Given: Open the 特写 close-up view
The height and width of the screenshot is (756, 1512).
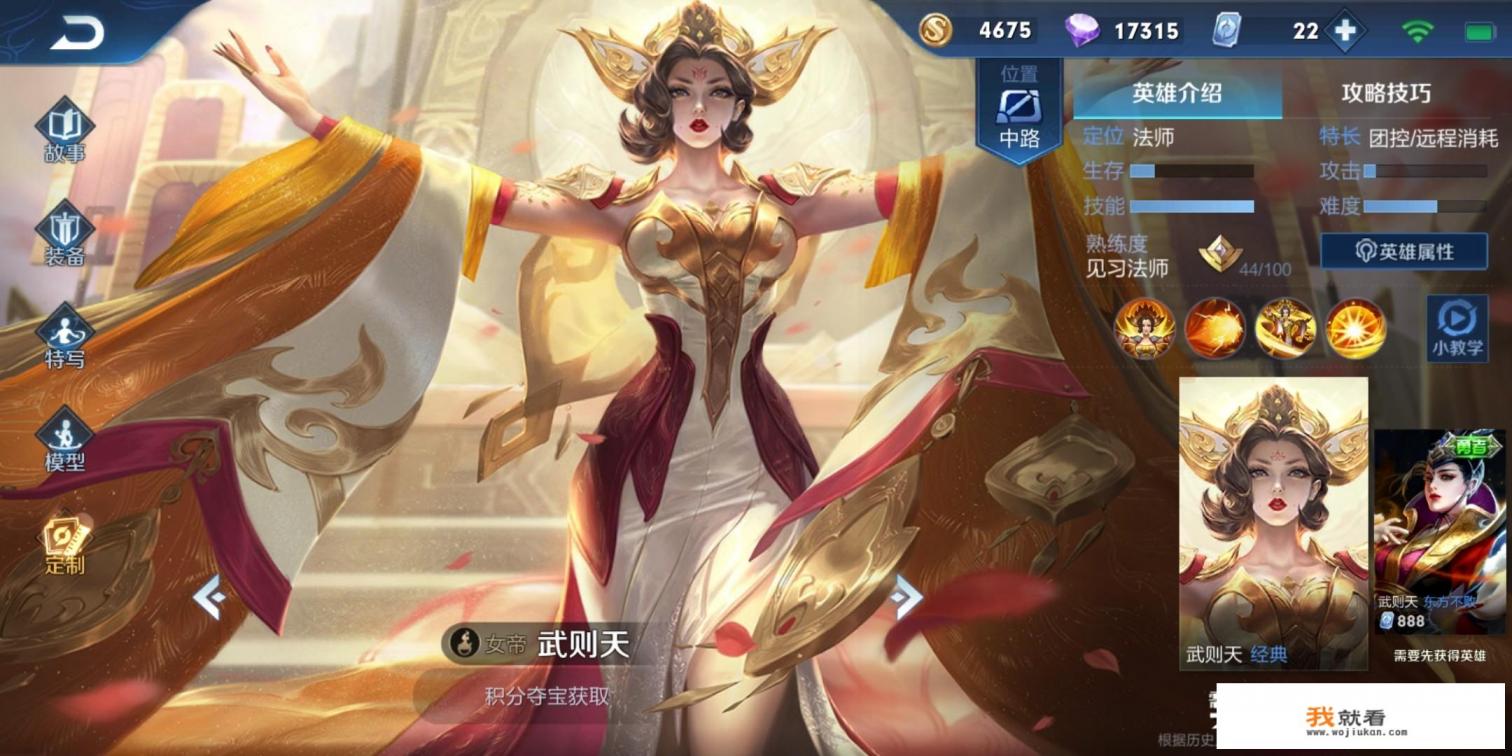Looking at the screenshot, I should click(x=65, y=337).
